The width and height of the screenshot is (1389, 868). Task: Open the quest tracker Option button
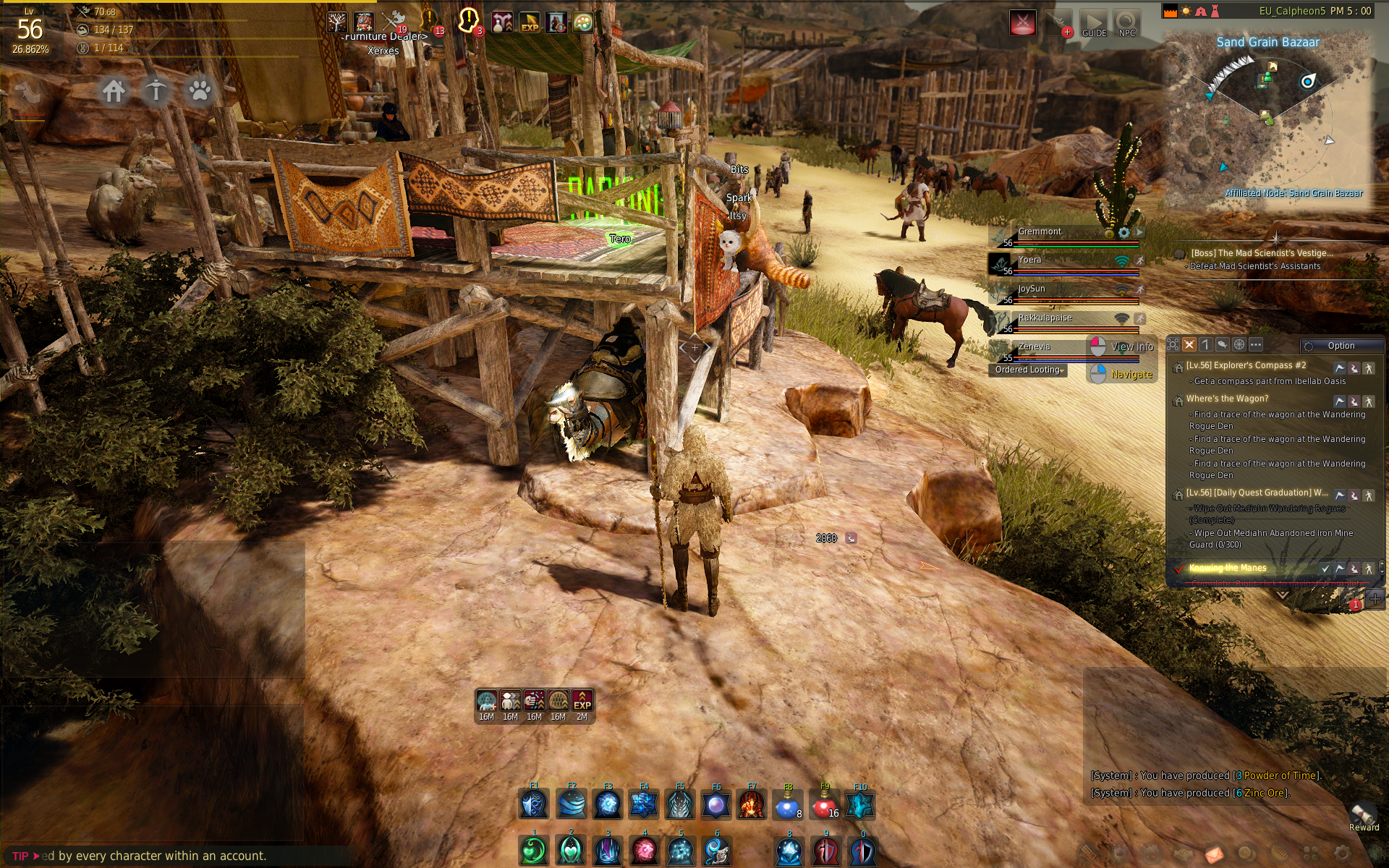1340,346
